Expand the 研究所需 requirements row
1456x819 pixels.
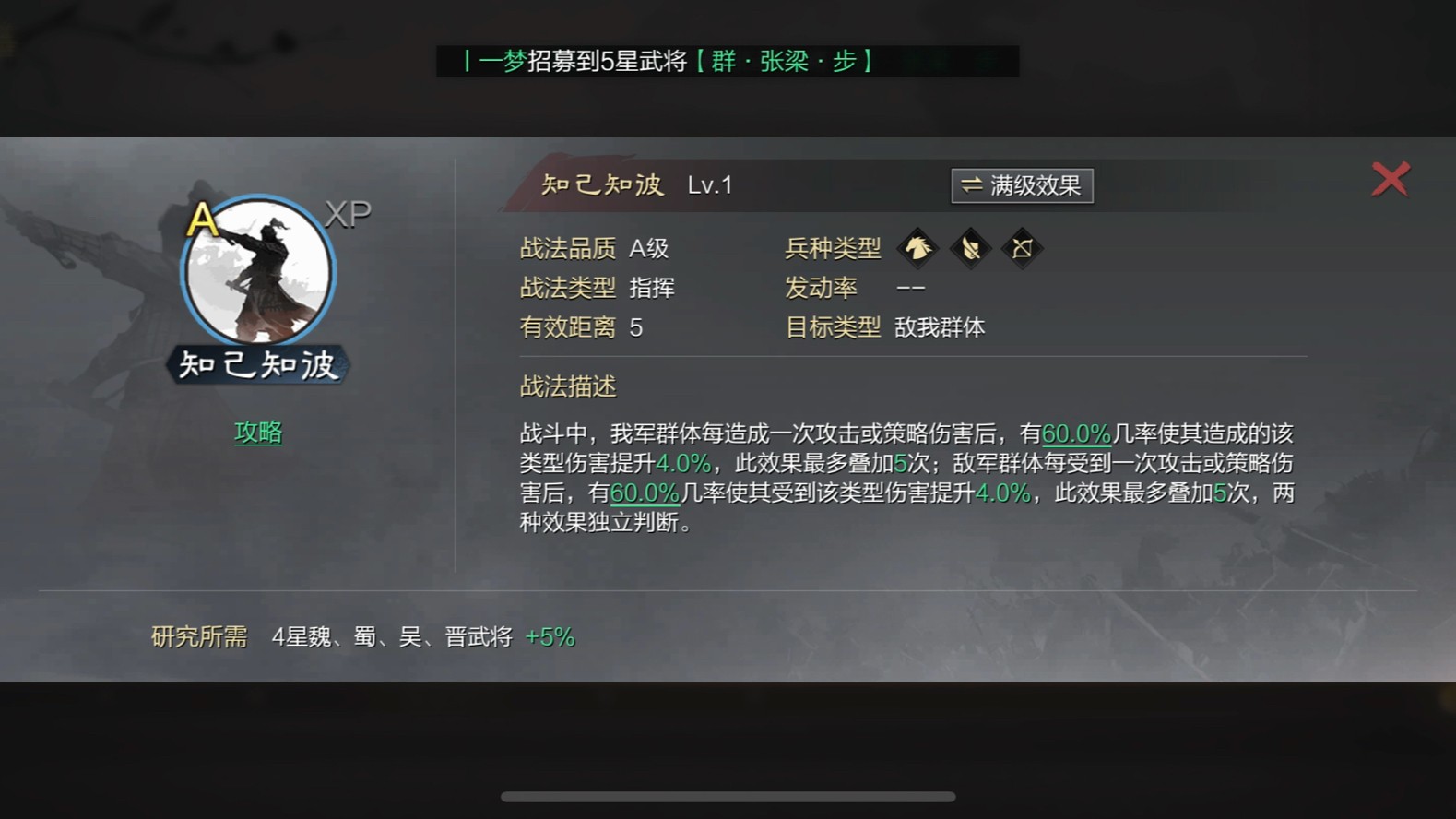coord(197,637)
